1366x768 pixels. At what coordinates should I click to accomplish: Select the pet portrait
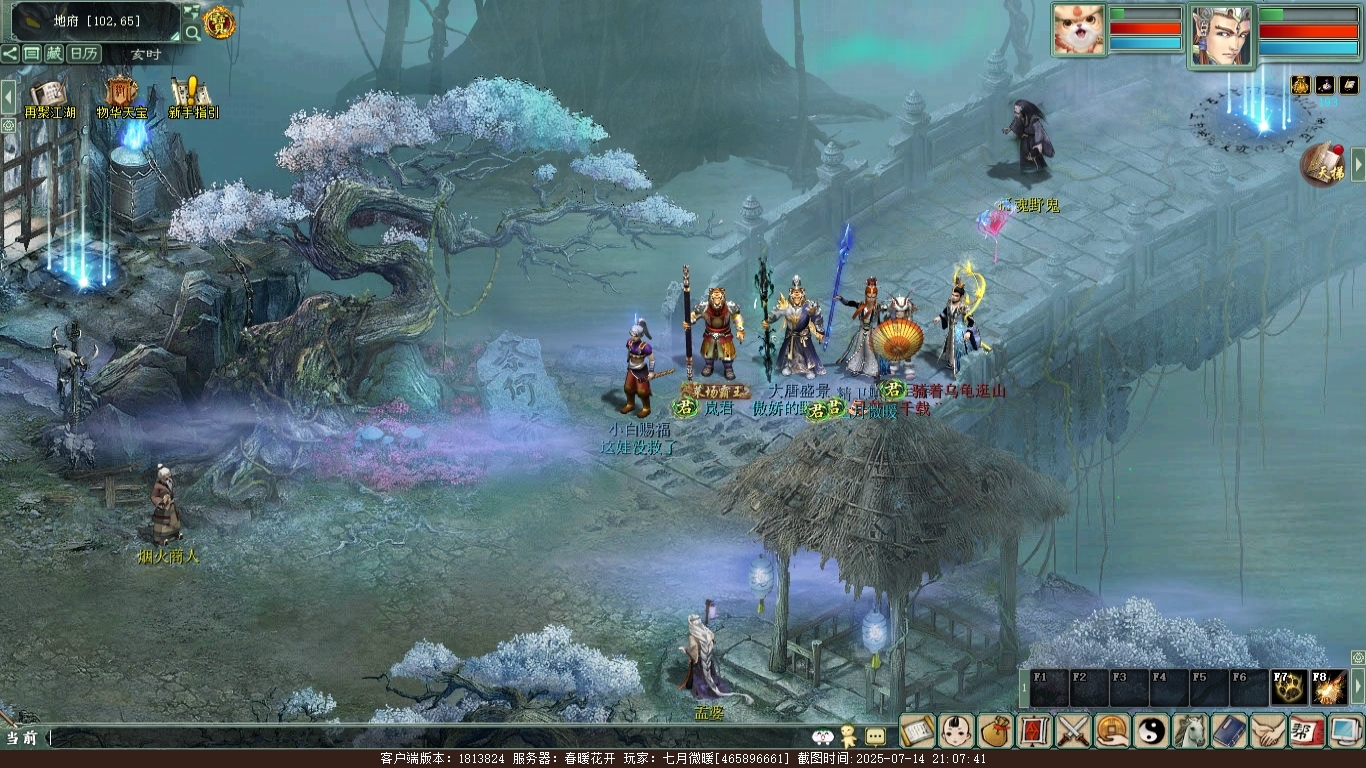click(x=1078, y=29)
